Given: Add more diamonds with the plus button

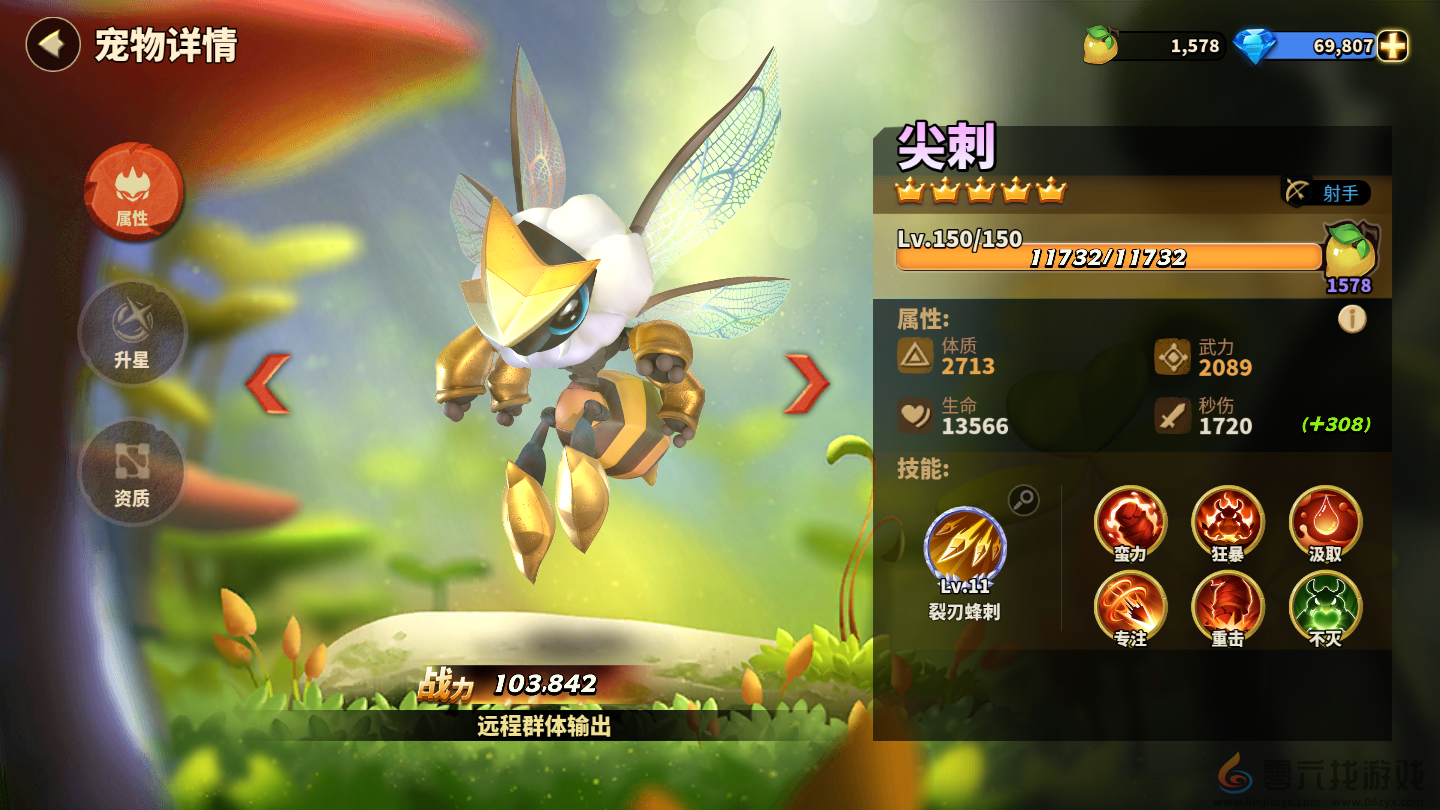Looking at the screenshot, I should tap(1392, 46).
